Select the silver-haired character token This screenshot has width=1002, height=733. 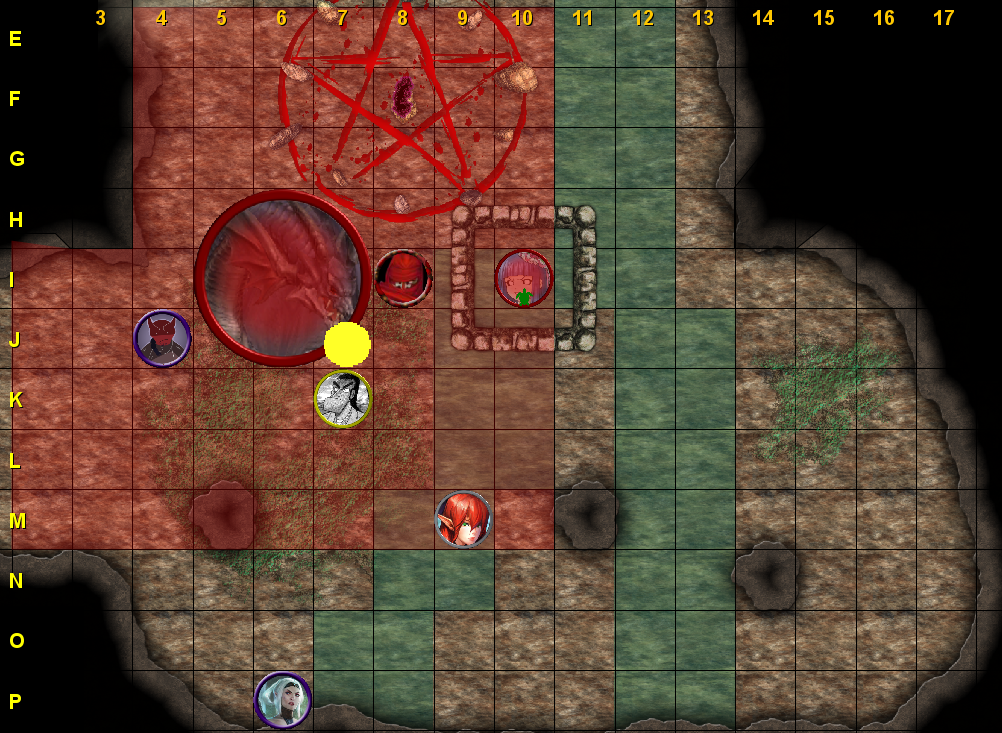(x=283, y=700)
